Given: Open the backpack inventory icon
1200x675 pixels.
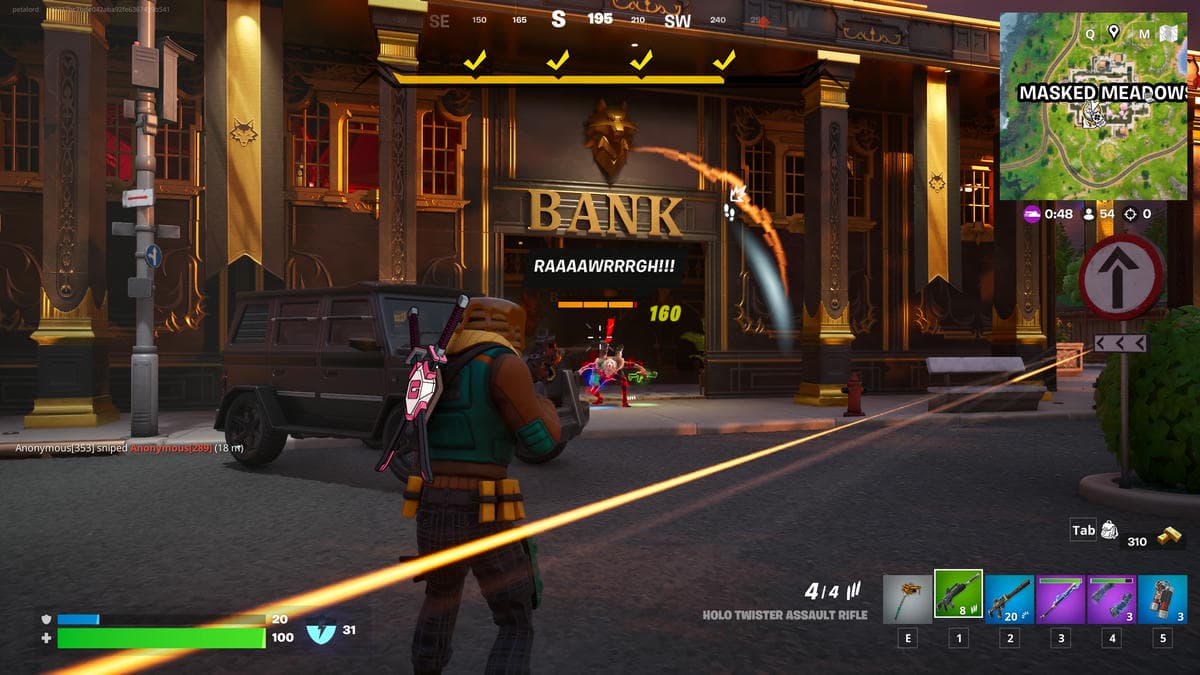Looking at the screenshot, I should point(1109,531).
